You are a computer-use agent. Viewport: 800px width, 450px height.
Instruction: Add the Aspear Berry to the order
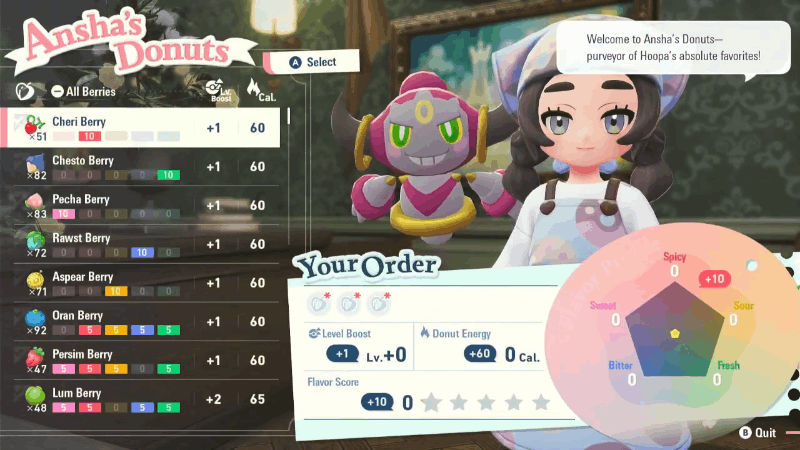140,283
